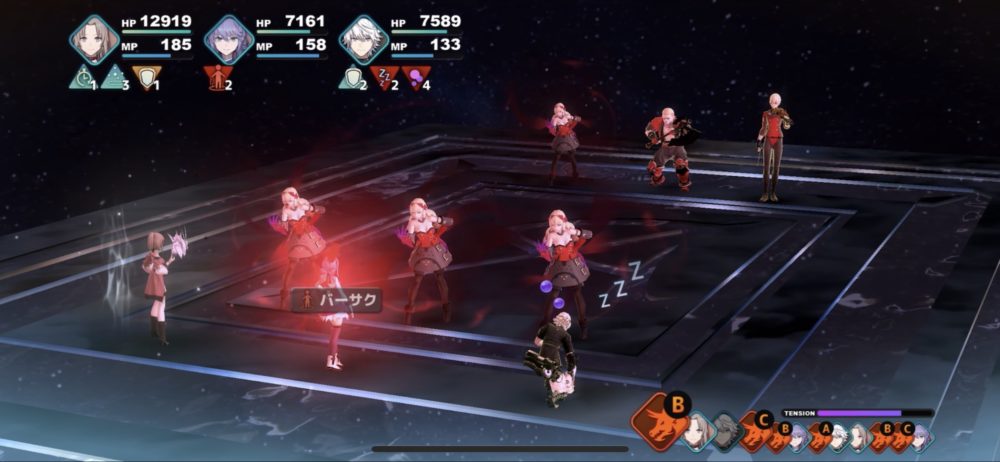Image resolution: width=1000 pixels, height=462 pixels.
Task: Inspect the red berserk status icon
Action: [216, 78]
